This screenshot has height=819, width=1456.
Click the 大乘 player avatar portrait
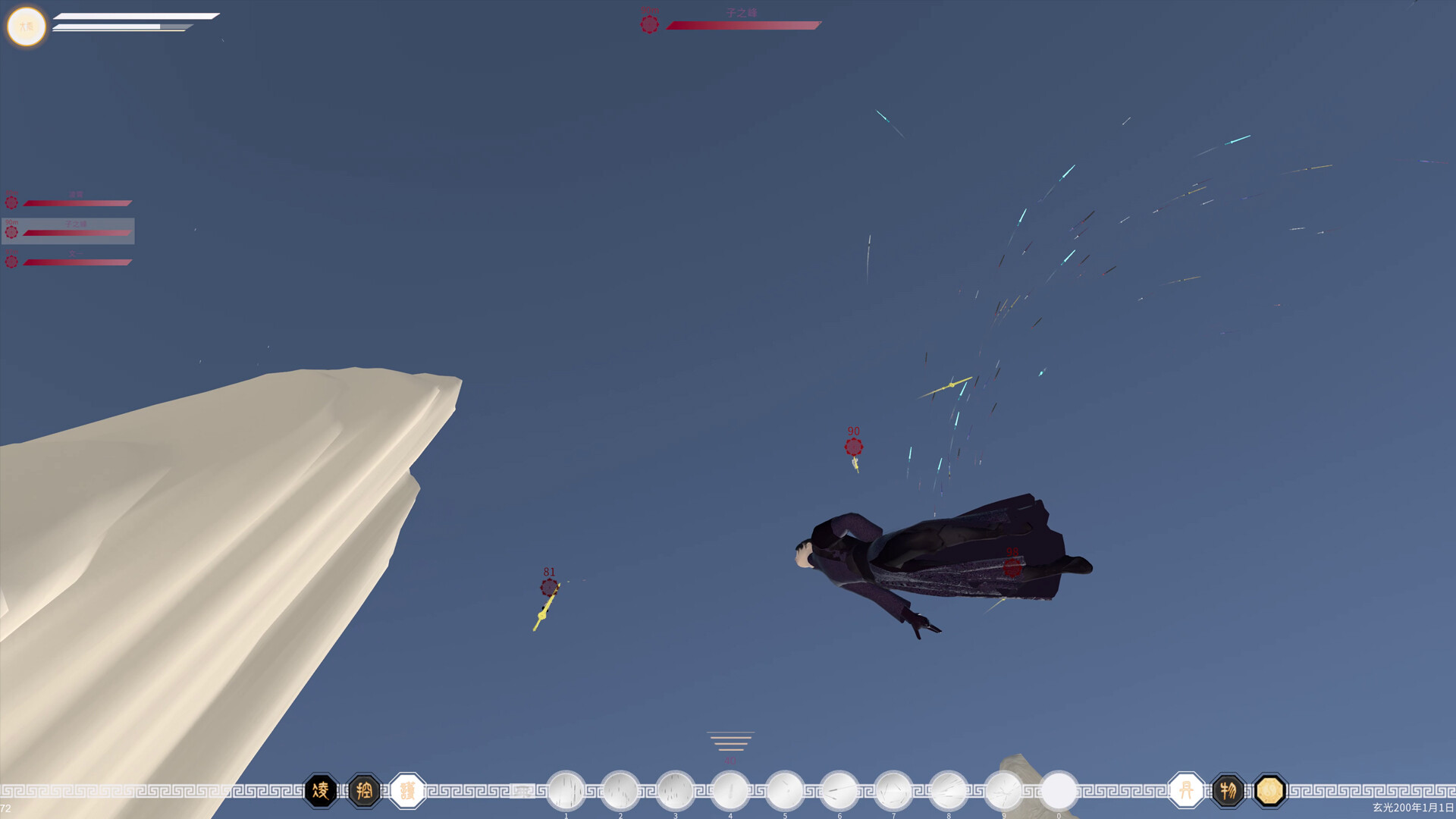point(27,27)
